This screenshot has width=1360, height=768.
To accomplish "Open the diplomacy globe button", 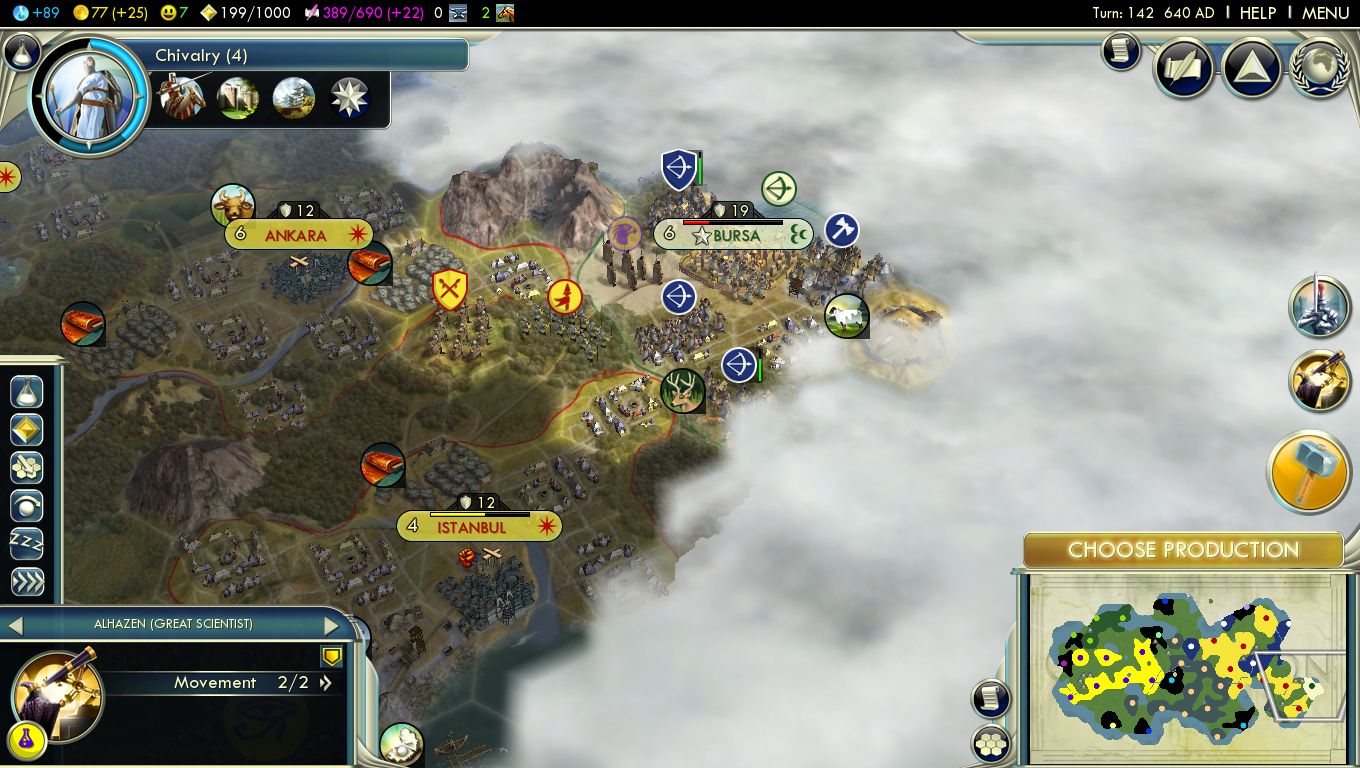I will (1320, 69).
